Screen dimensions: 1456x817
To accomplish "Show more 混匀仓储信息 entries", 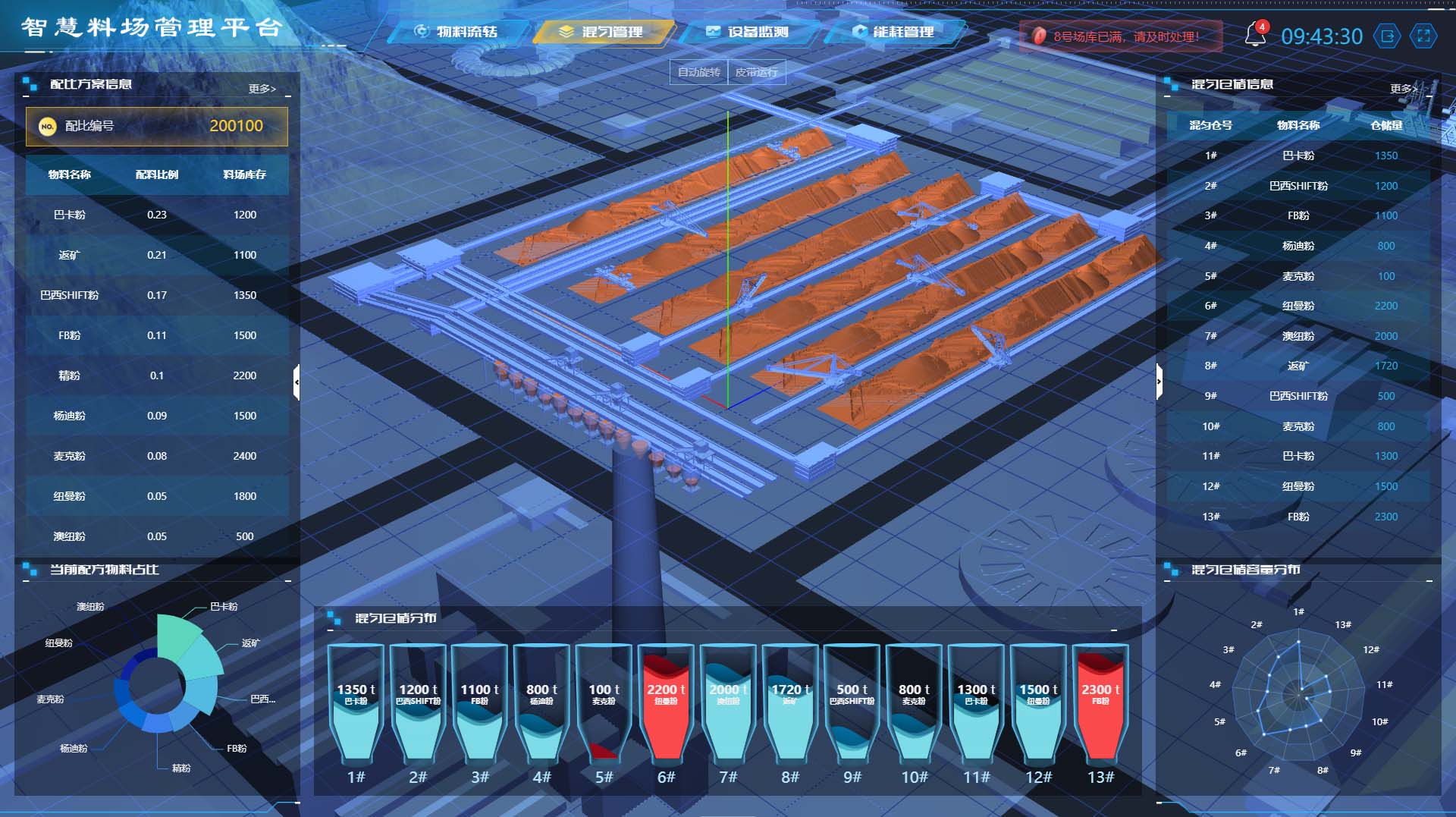I will (x=1403, y=89).
